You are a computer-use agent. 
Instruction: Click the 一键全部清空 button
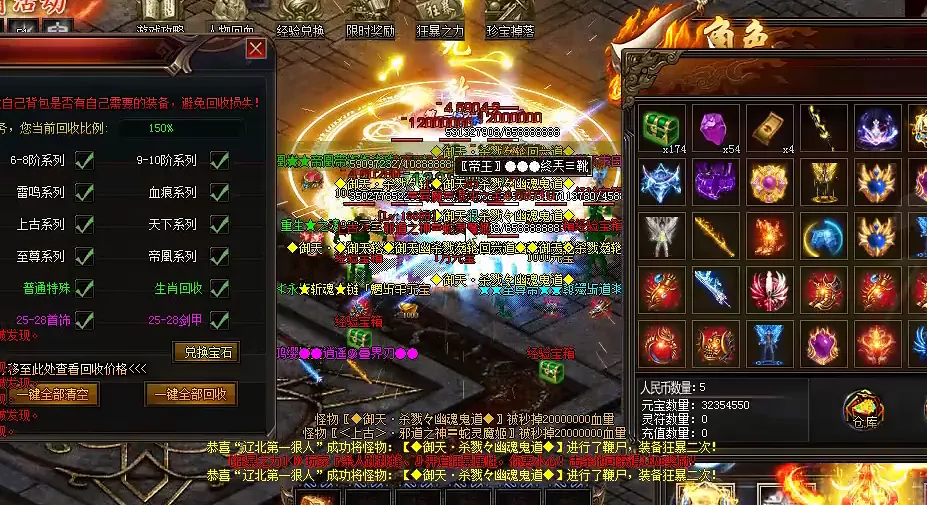point(56,394)
